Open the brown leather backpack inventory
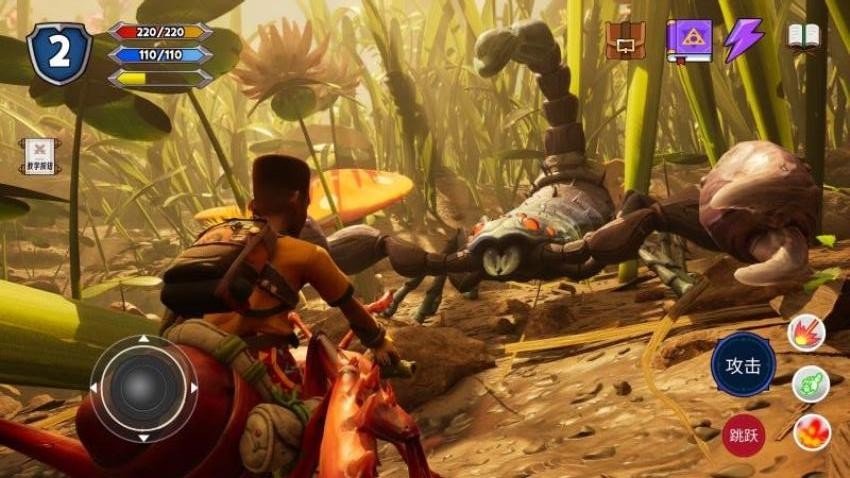Viewport: 850px width, 478px height. 626,41
